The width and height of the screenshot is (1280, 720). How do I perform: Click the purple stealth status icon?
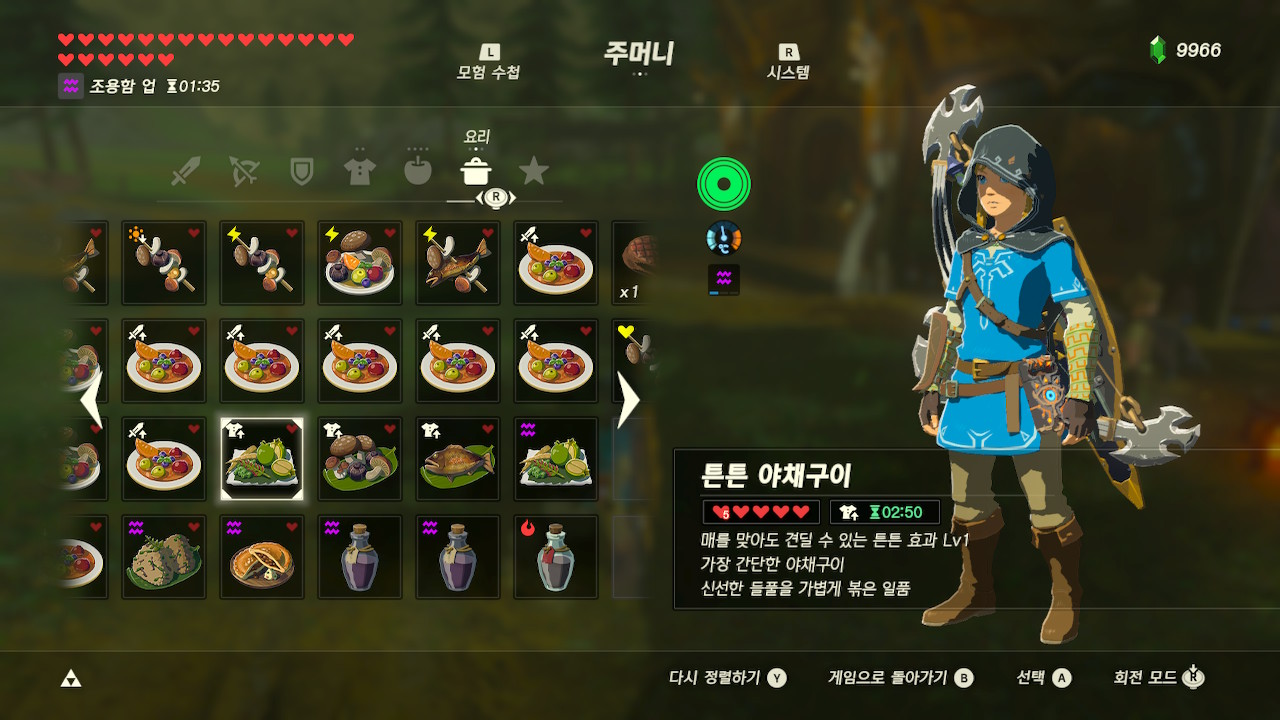coord(725,279)
